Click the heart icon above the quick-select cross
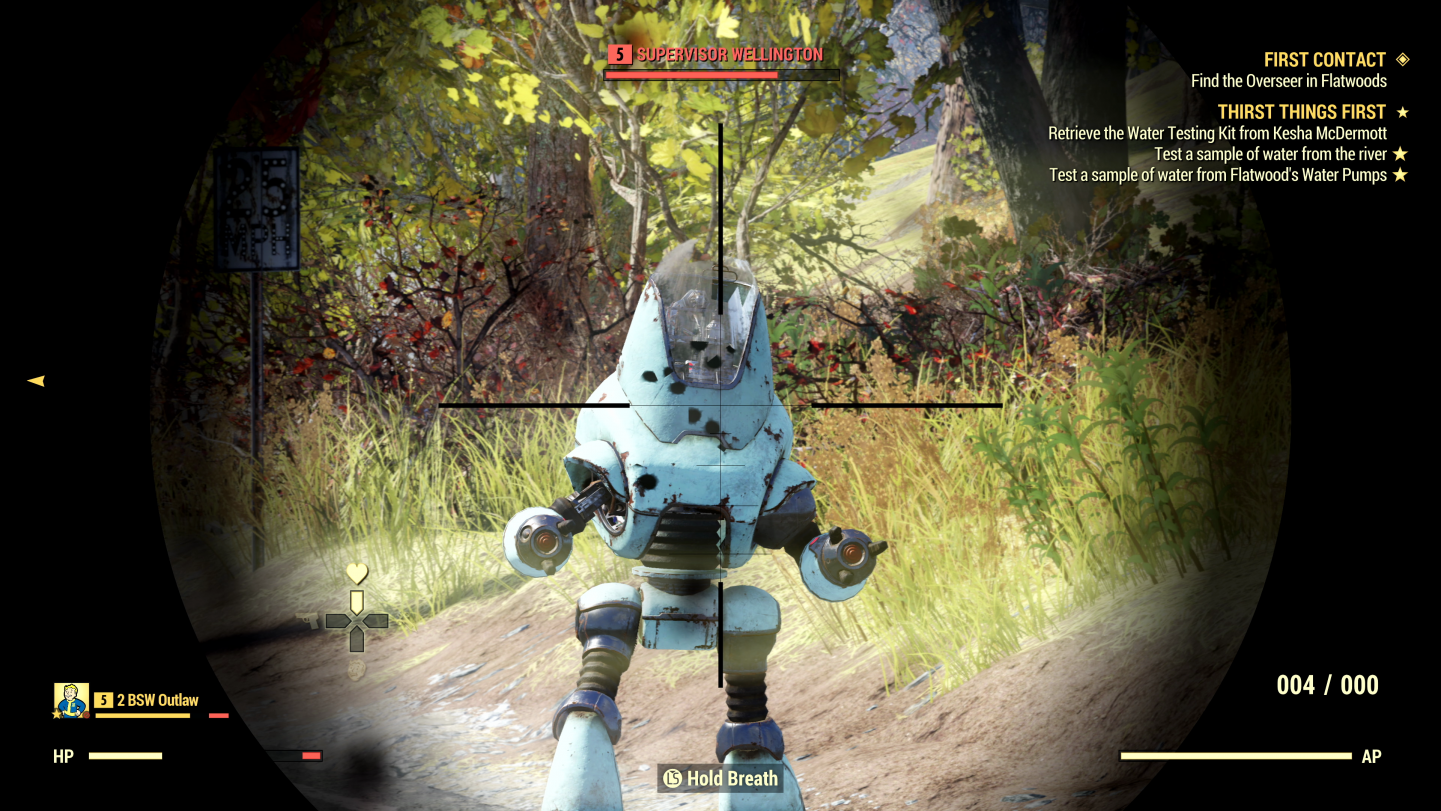 point(357,573)
